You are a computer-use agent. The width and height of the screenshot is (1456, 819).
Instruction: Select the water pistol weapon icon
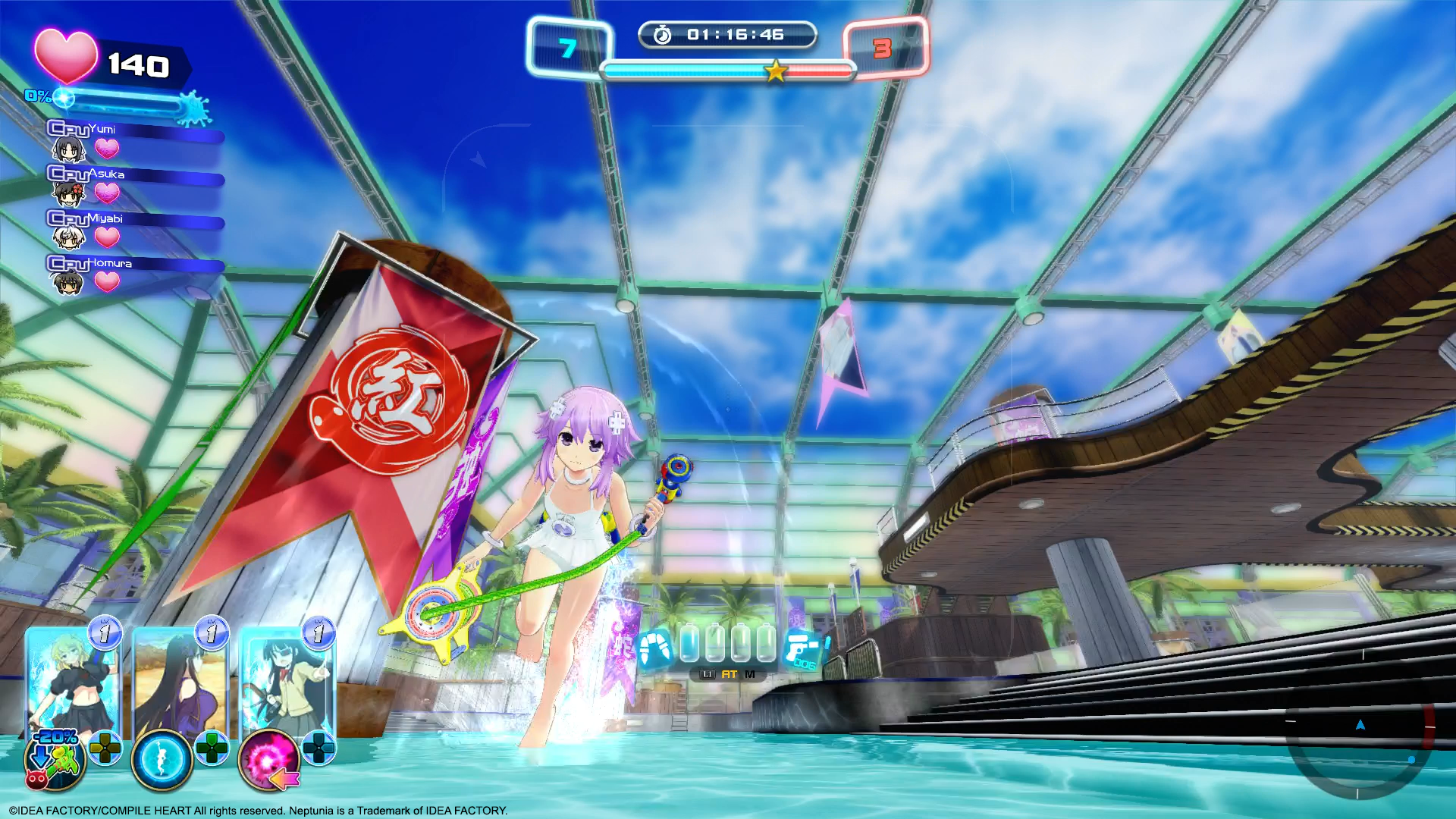[804, 650]
